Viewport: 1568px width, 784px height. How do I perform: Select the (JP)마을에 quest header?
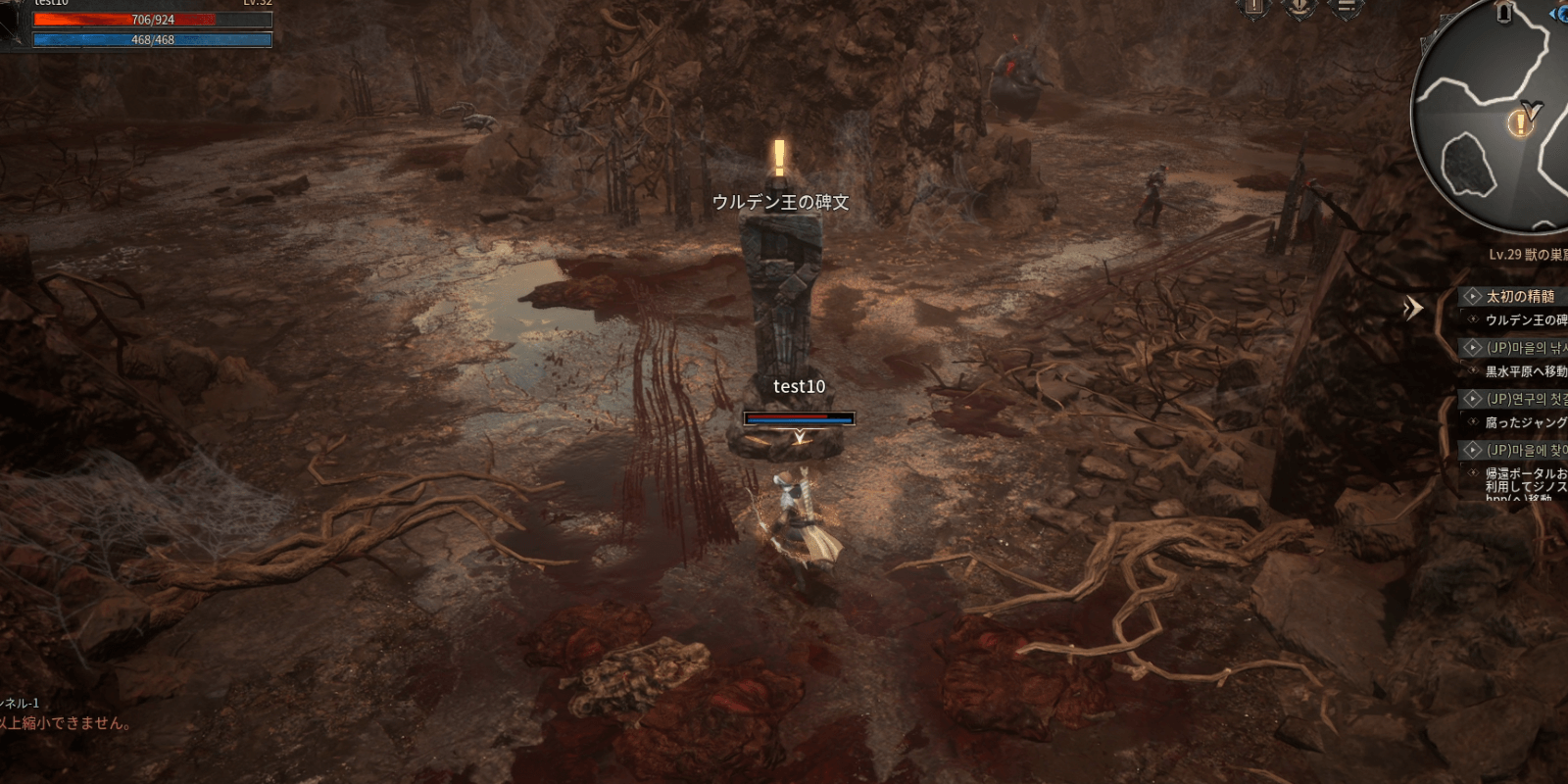1526,450
